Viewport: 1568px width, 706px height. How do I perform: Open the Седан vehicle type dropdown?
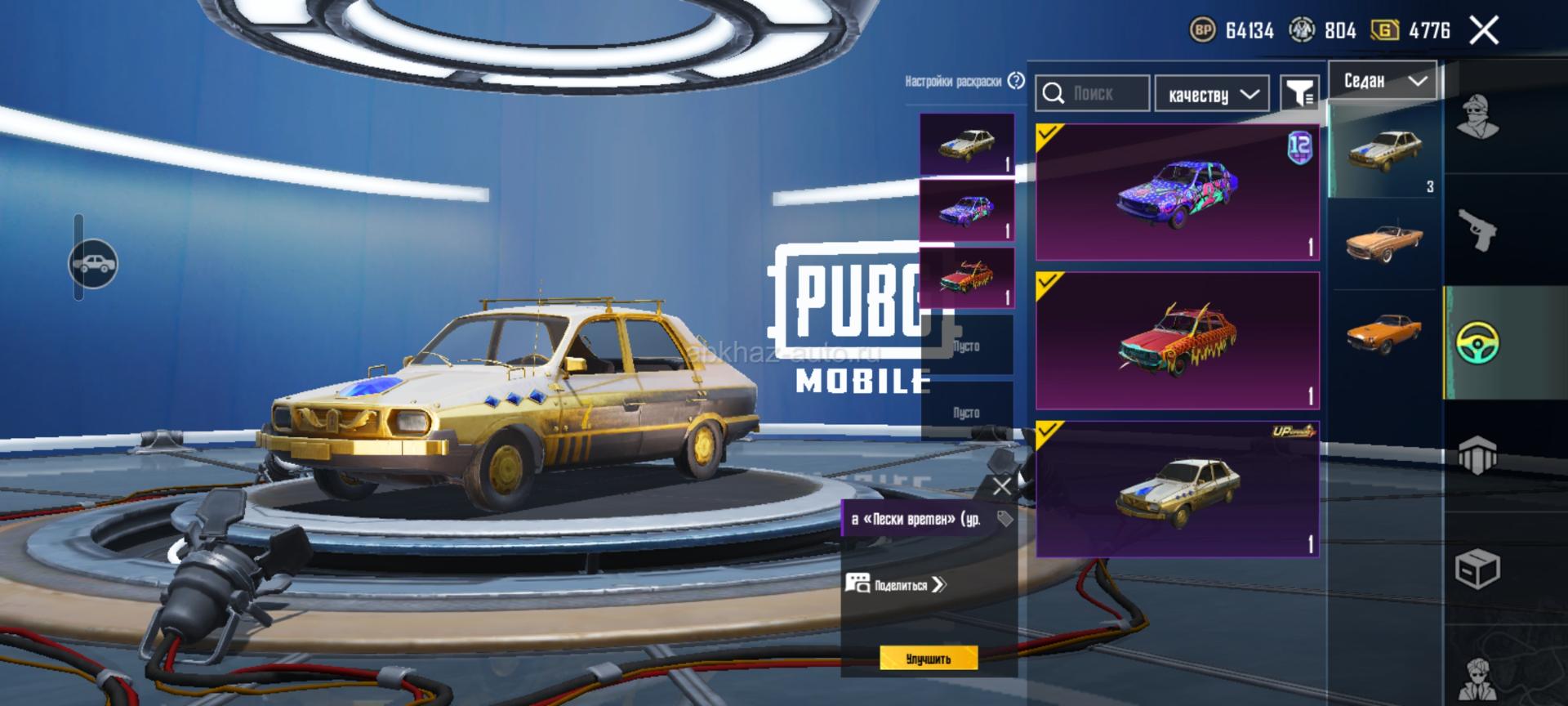(1383, 81)
